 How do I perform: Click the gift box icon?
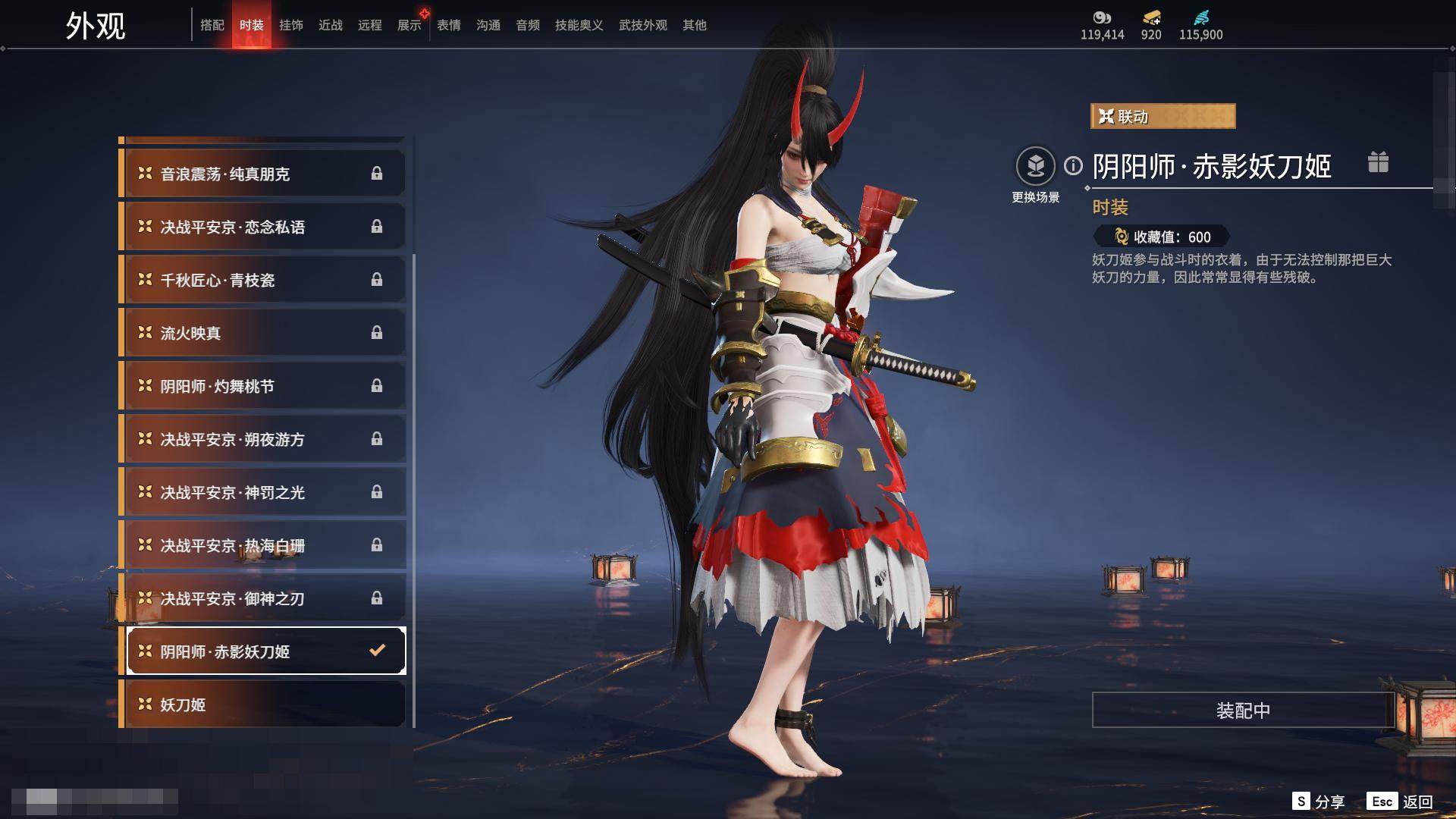[x=1378, y=162]
